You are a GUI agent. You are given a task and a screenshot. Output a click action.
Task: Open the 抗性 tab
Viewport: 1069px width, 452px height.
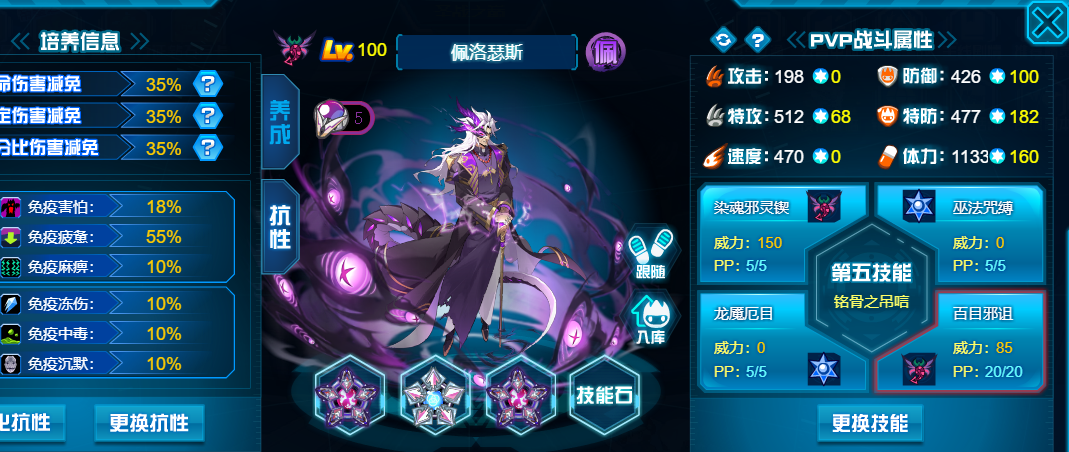[279, 227]
